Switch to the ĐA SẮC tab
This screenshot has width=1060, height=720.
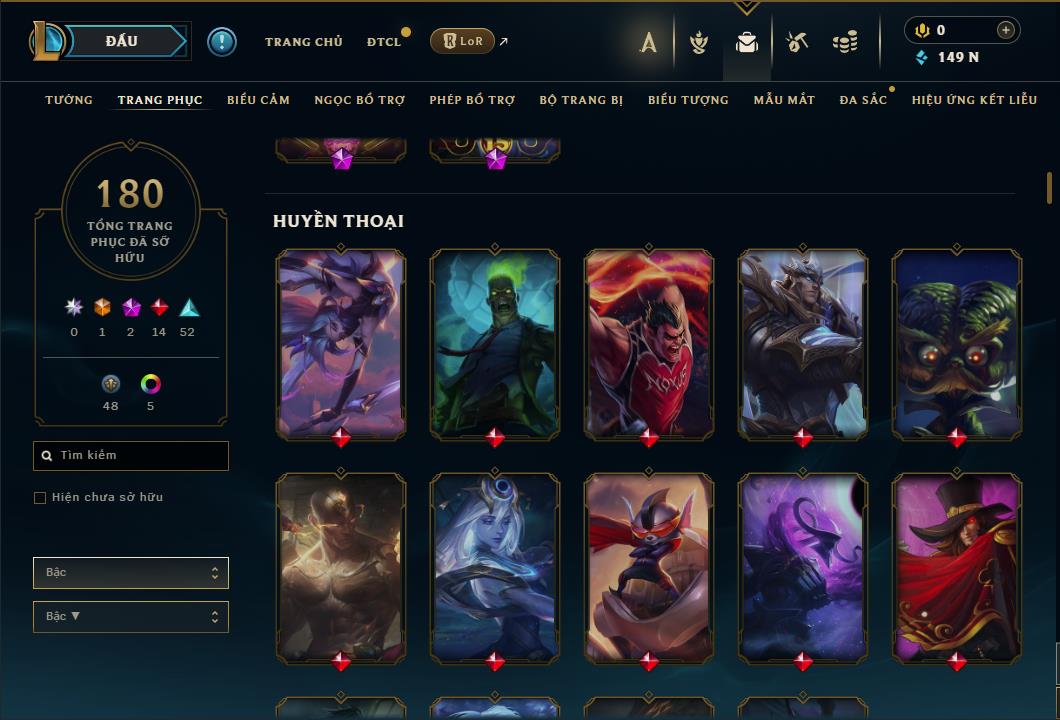(863, 100)
